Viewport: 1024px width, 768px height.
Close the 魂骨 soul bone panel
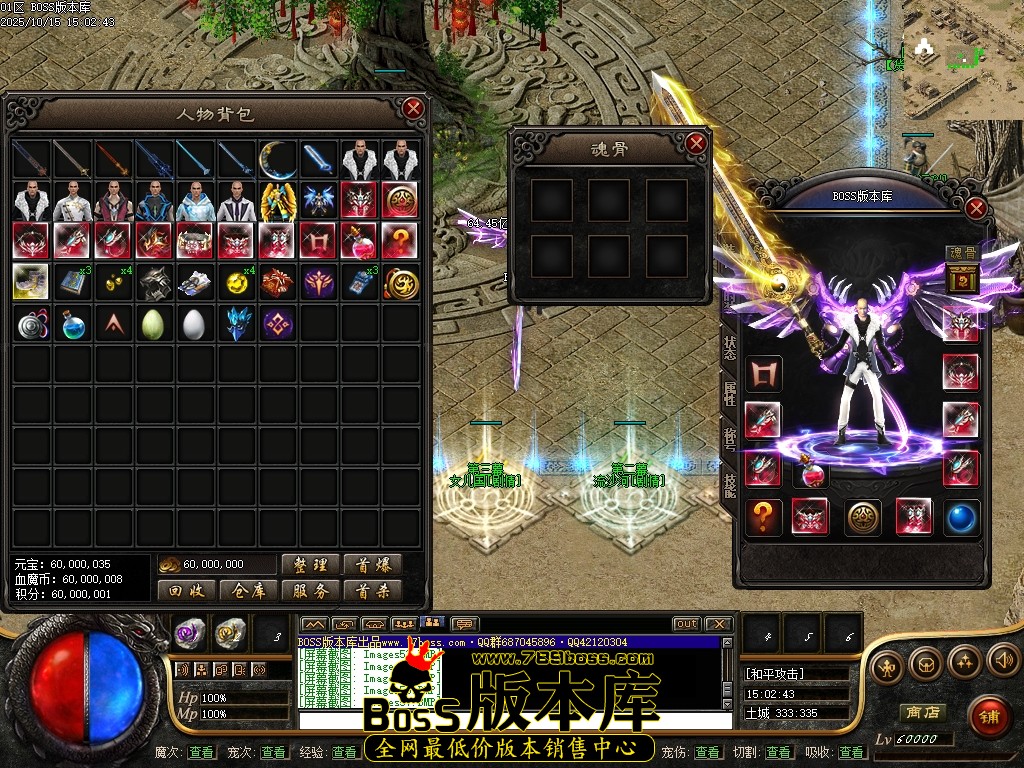tap(697, 143)
